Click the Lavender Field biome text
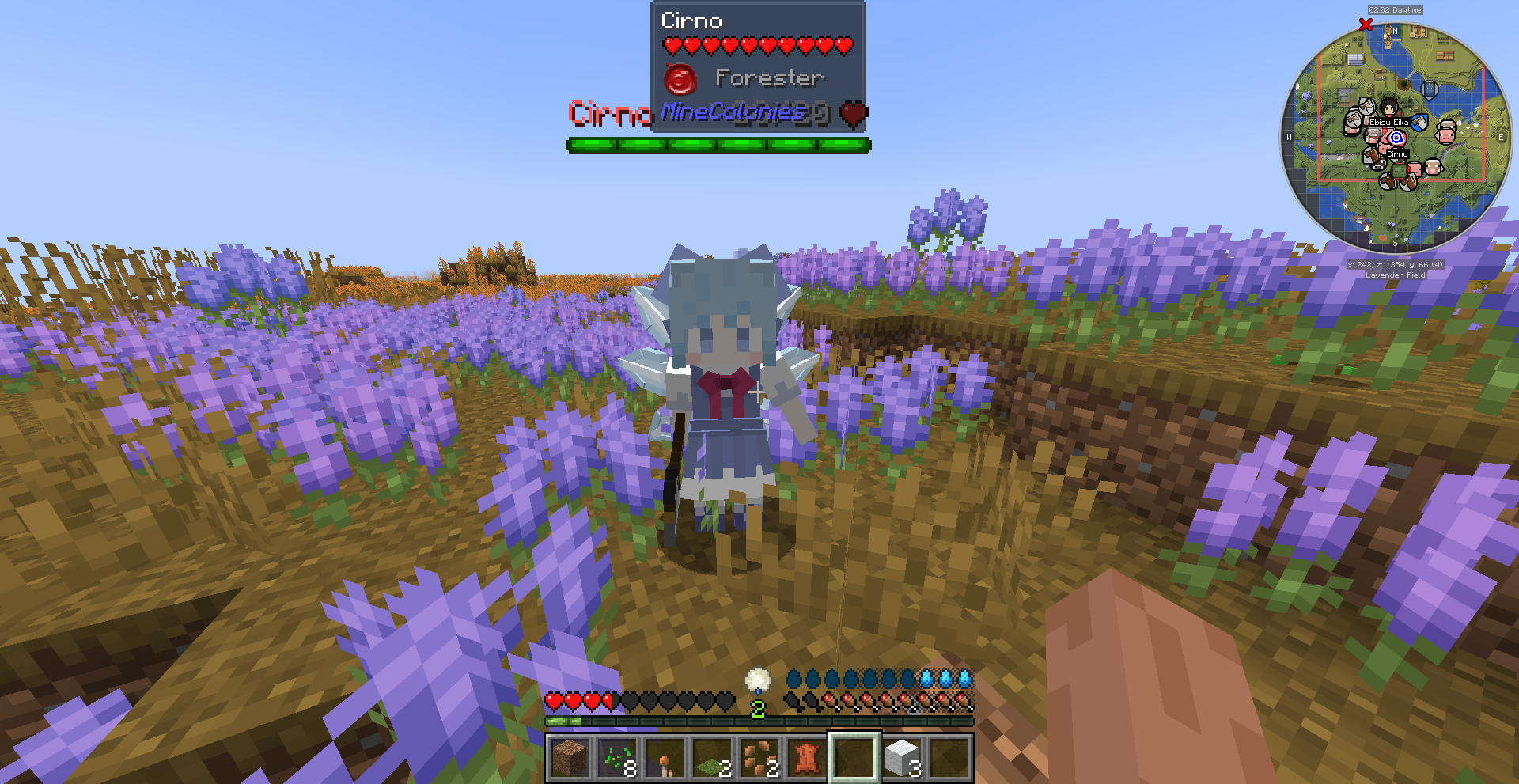The image size is (1519, 784). pyautogui.click(x=1395, y=275)
